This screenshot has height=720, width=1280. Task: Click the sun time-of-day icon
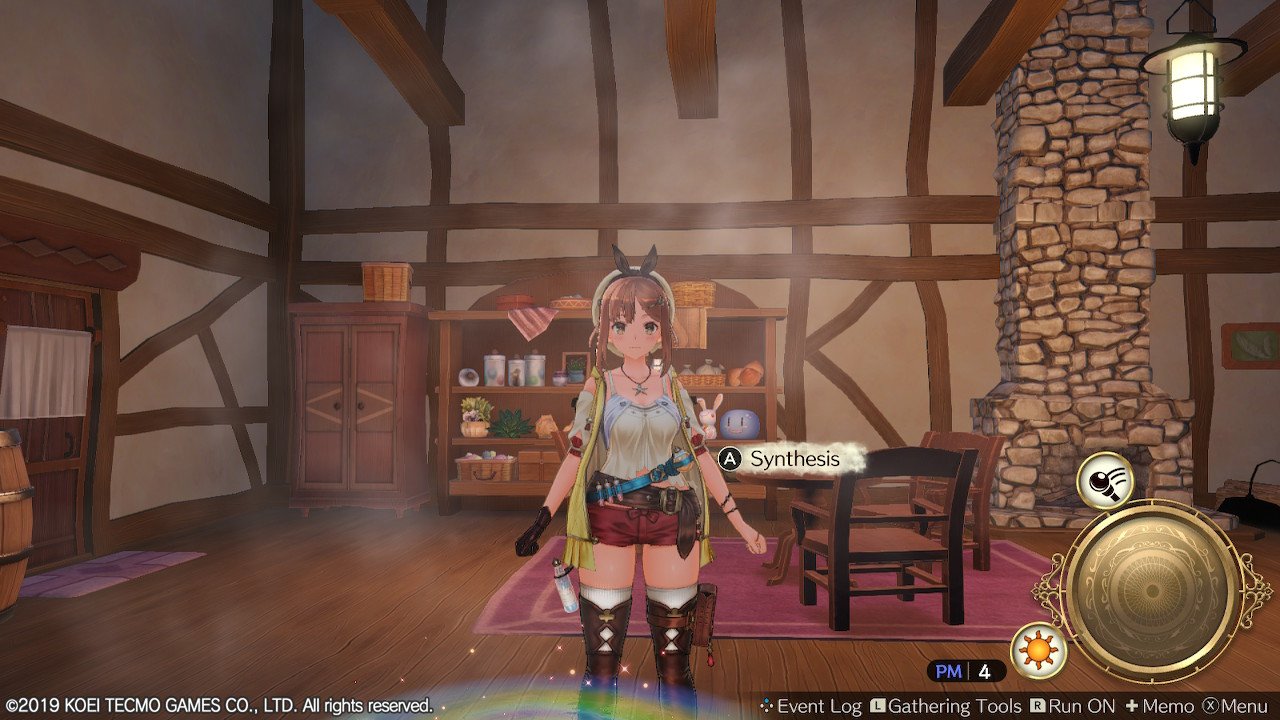(x=1038, y=651)
